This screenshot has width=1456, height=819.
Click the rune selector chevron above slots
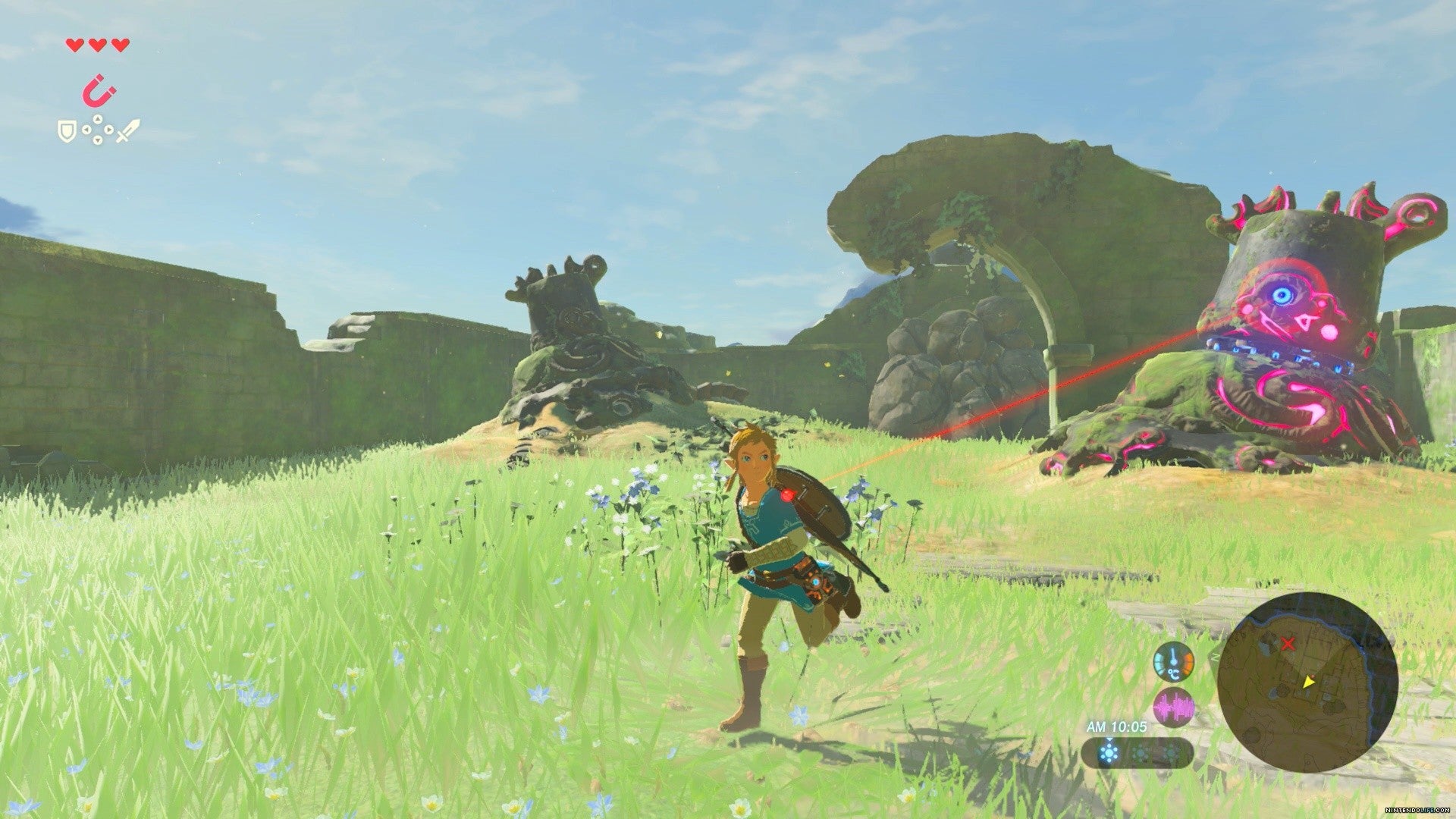(x=1109, y=739)
